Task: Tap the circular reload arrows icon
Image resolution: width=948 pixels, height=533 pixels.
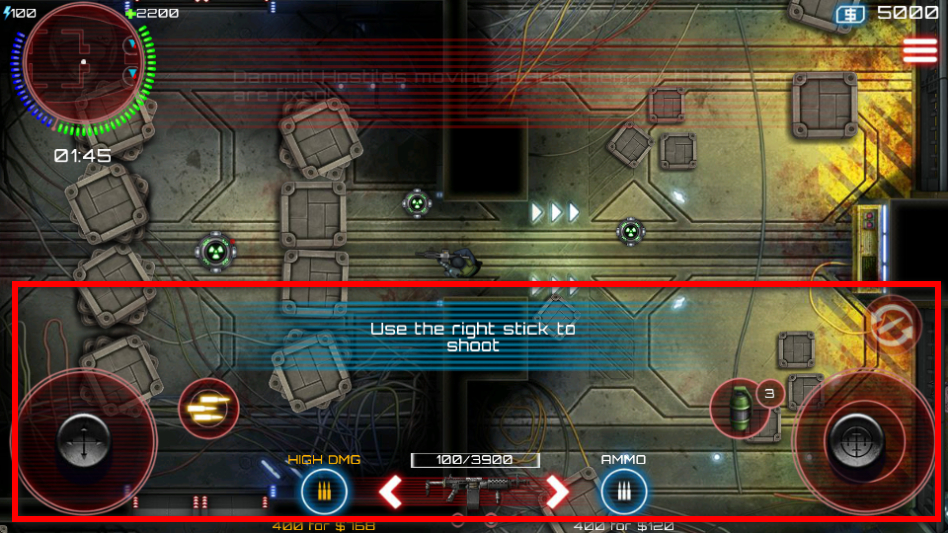Action: point(892,323)
